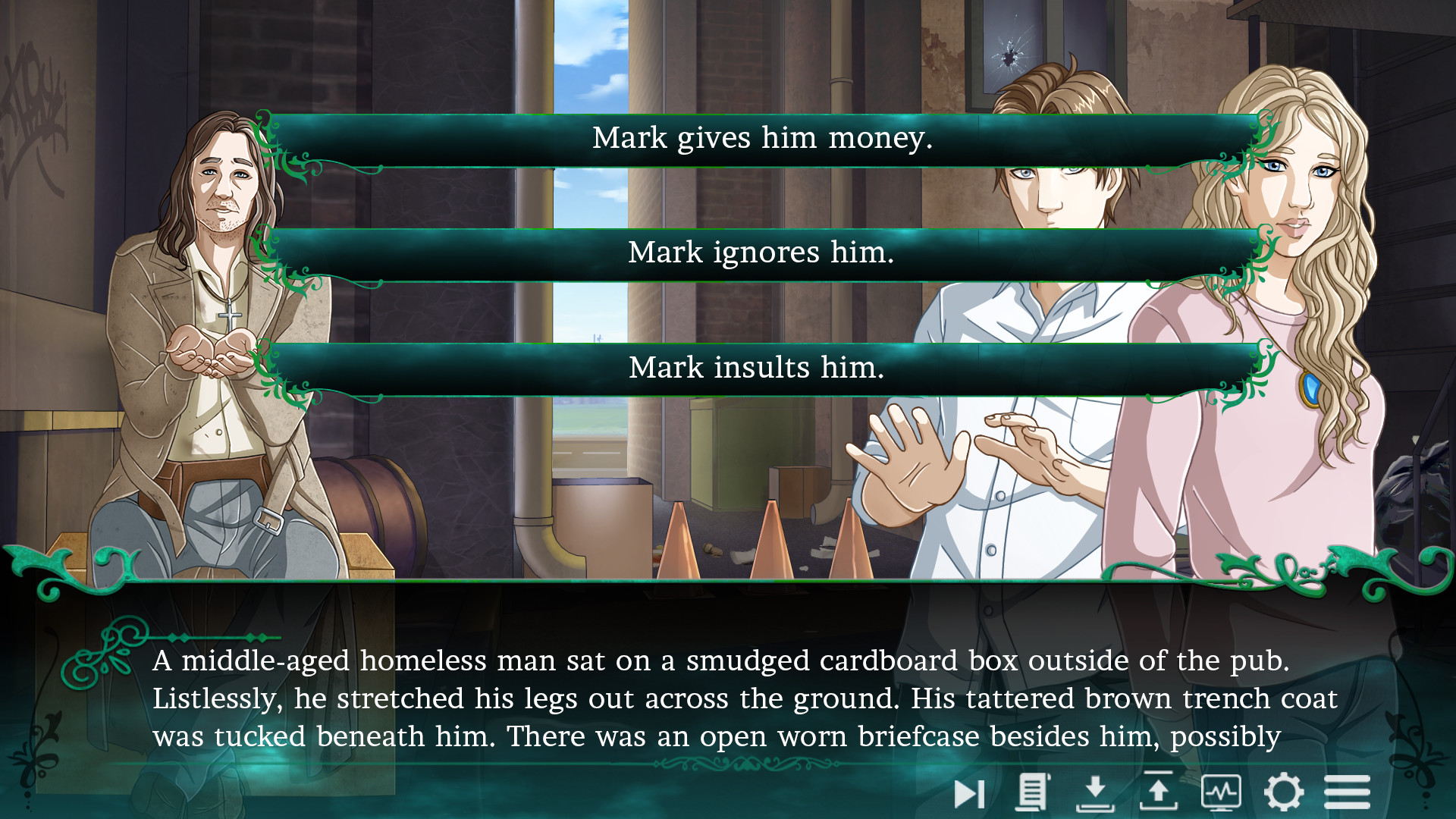1456x819 pixels.
Task: Click the downward-arrow tray icon
Action: 1095,792
